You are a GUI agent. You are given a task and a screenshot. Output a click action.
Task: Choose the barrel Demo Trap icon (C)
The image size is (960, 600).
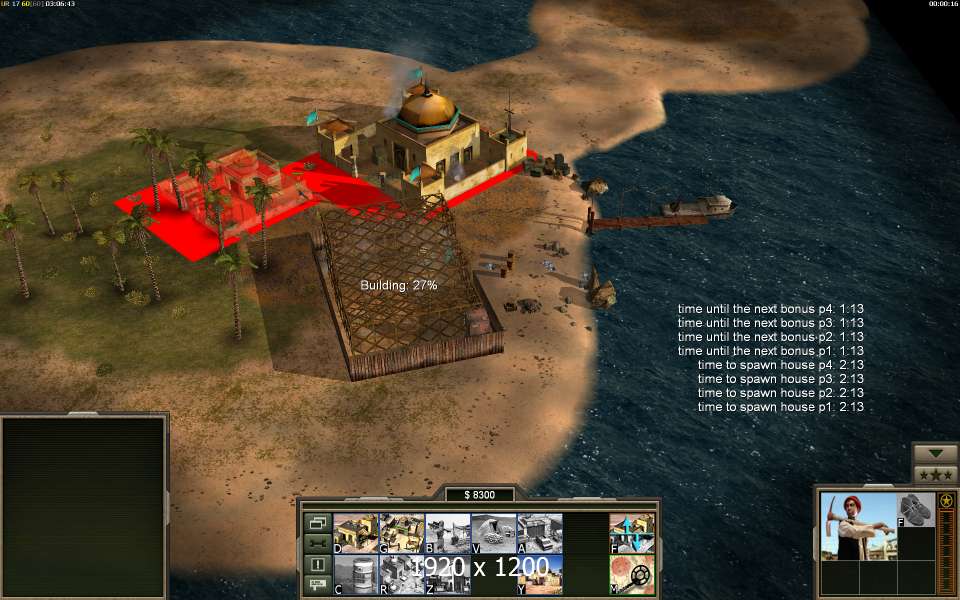pyautogui.click(x=355, y=575)
